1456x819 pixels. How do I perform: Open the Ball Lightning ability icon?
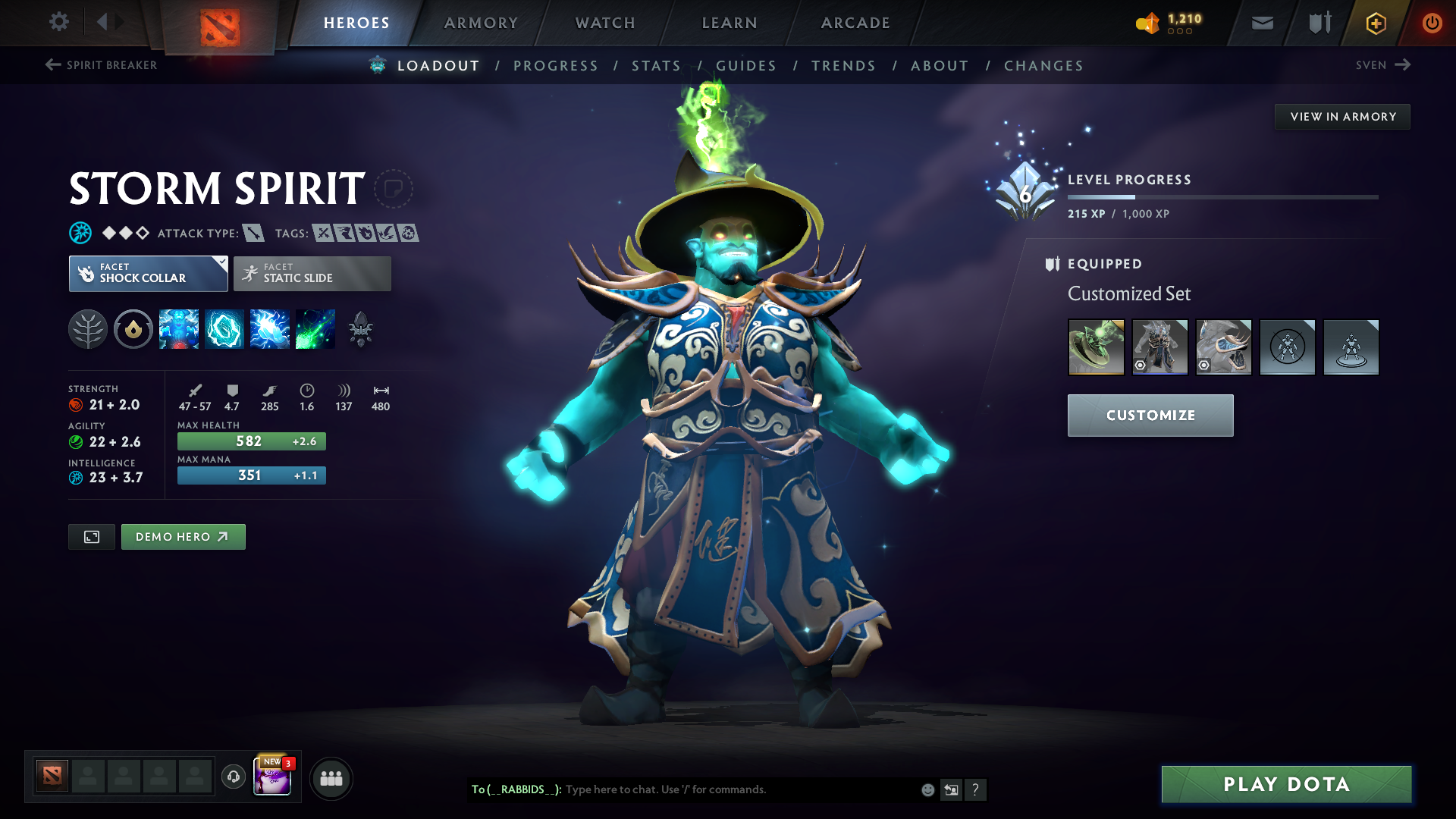[x=315, y=328]
